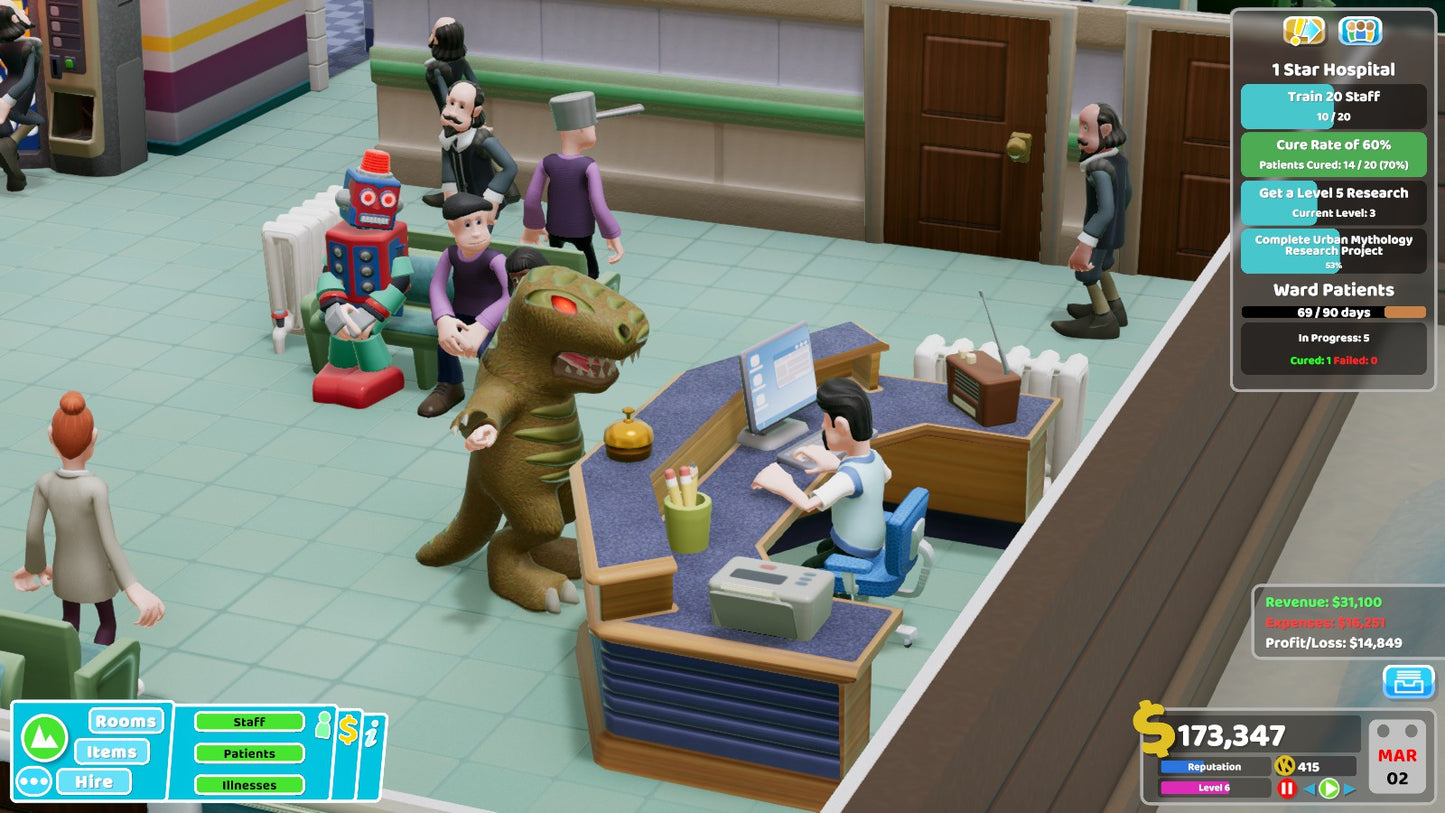Viewport: 1445px width, 813px height.
Task: Click the multiplayer people icon
Action: click(1363, 31)
